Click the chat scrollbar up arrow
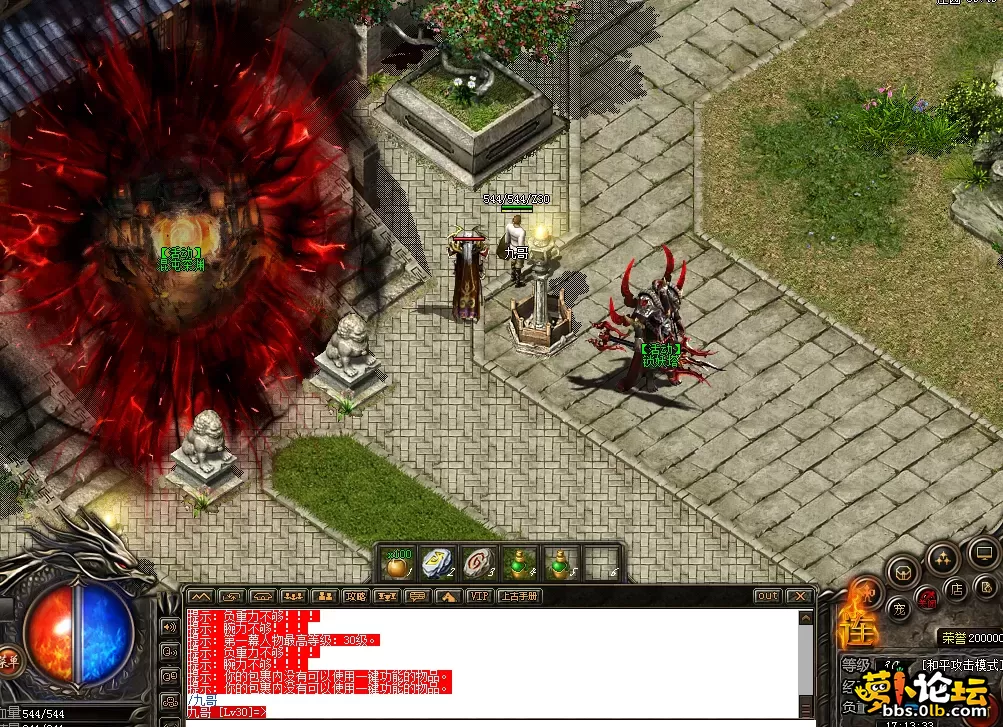The image size is (1003, 727). tap(806, 618)
